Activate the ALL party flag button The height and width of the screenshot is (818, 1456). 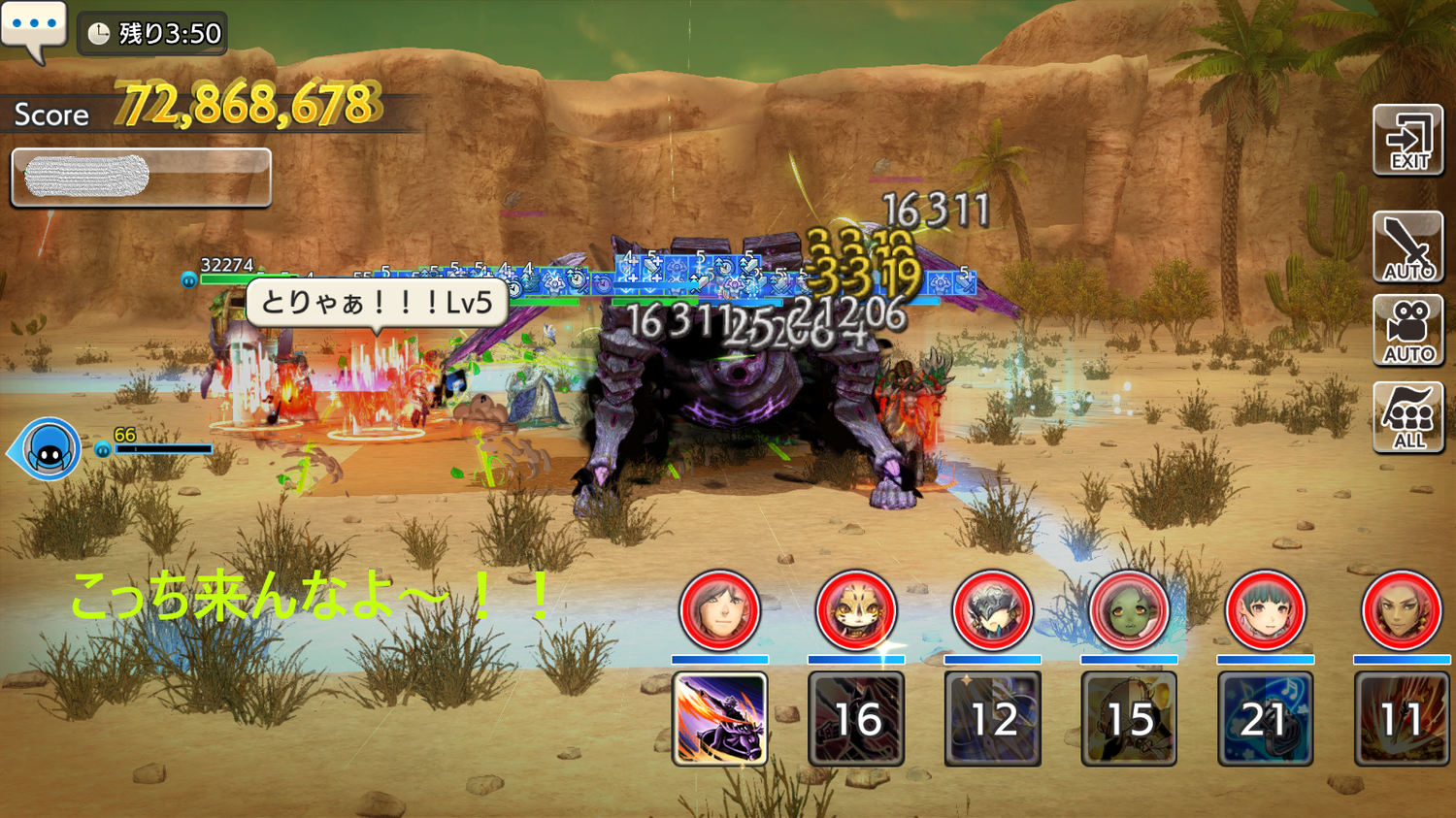pyautogui.click(x=1408, y=417)
